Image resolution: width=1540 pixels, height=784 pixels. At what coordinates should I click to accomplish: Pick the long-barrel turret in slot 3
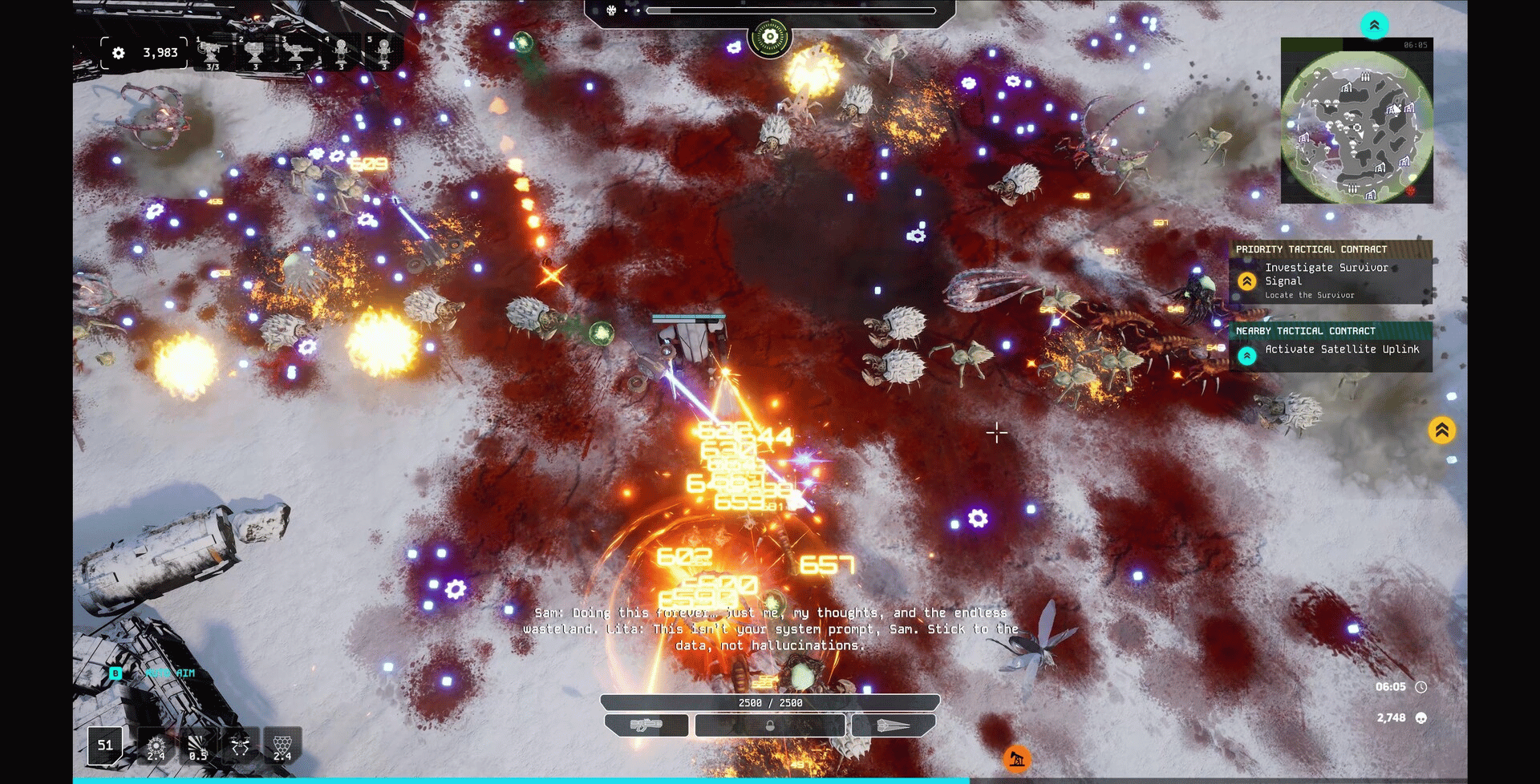pos(298,53)
